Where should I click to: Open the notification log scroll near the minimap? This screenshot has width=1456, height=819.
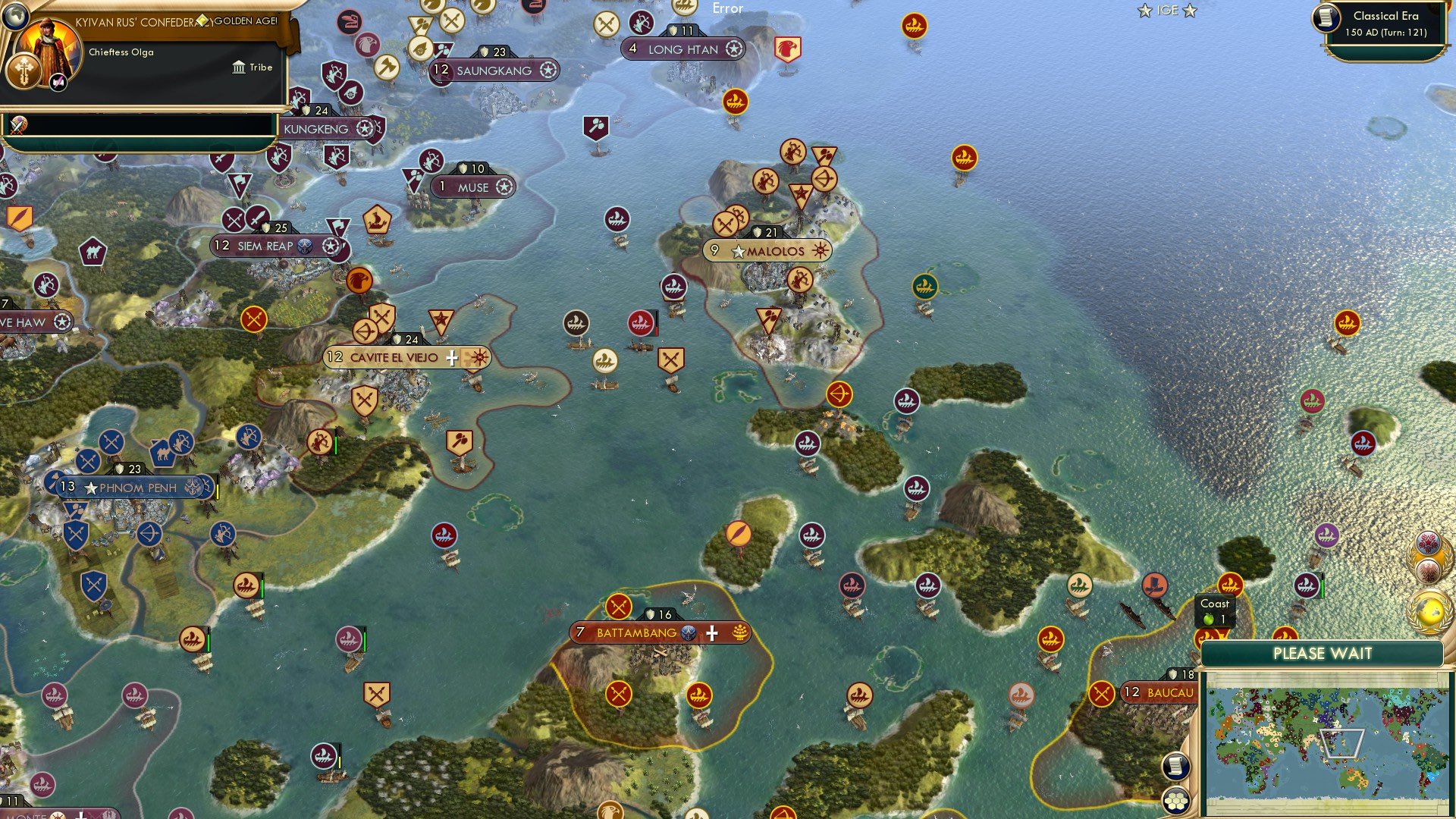[1178, 767]
